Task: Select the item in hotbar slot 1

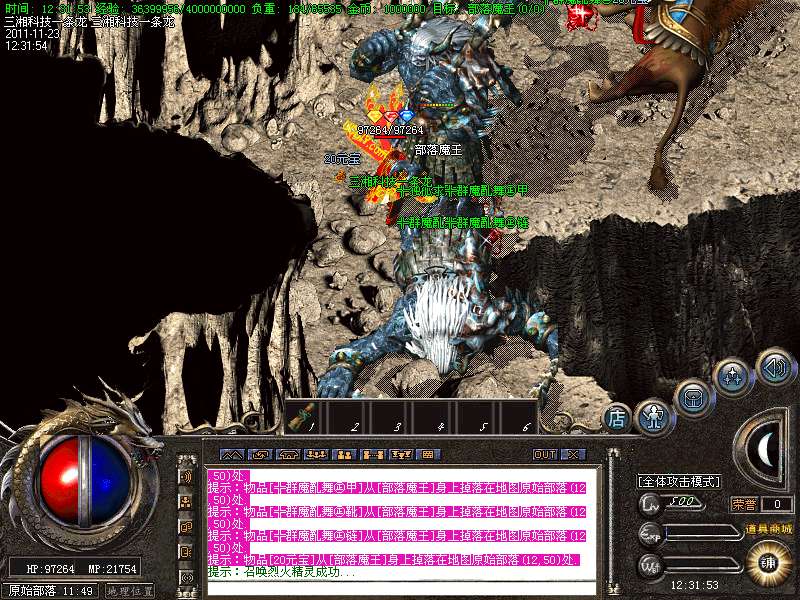Action: 305,416
